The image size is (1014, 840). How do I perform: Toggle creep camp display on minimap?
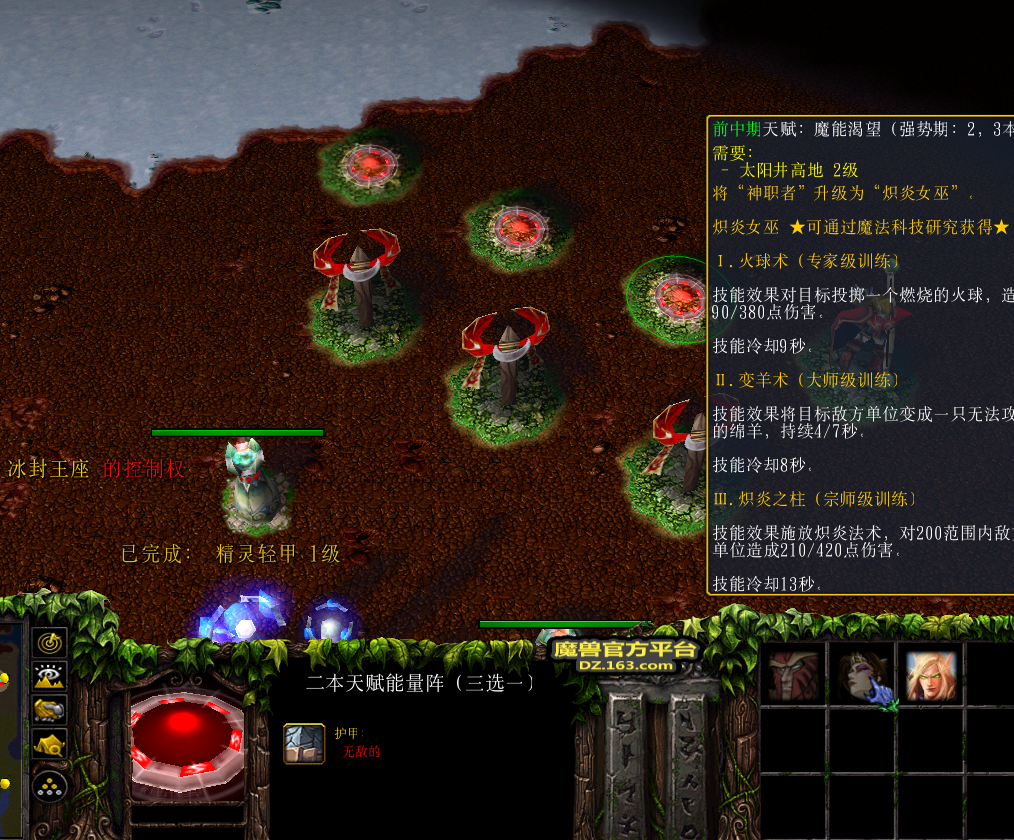(x=50, y=744)
